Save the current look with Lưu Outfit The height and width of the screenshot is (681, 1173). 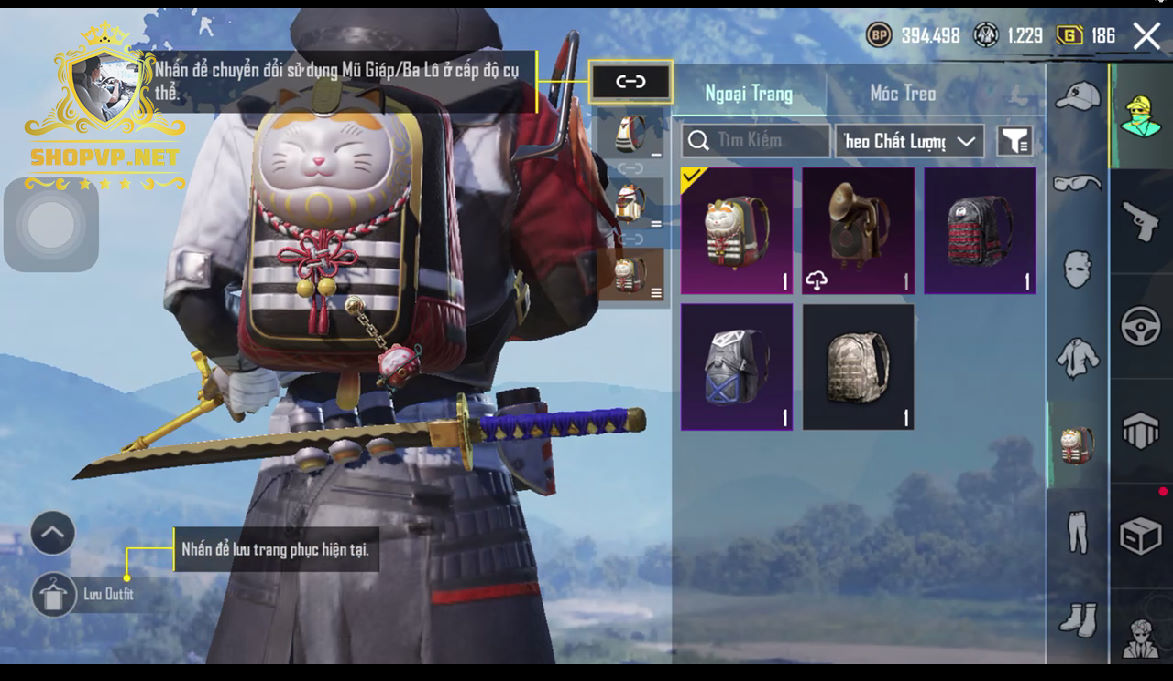[x=54, y=594]
